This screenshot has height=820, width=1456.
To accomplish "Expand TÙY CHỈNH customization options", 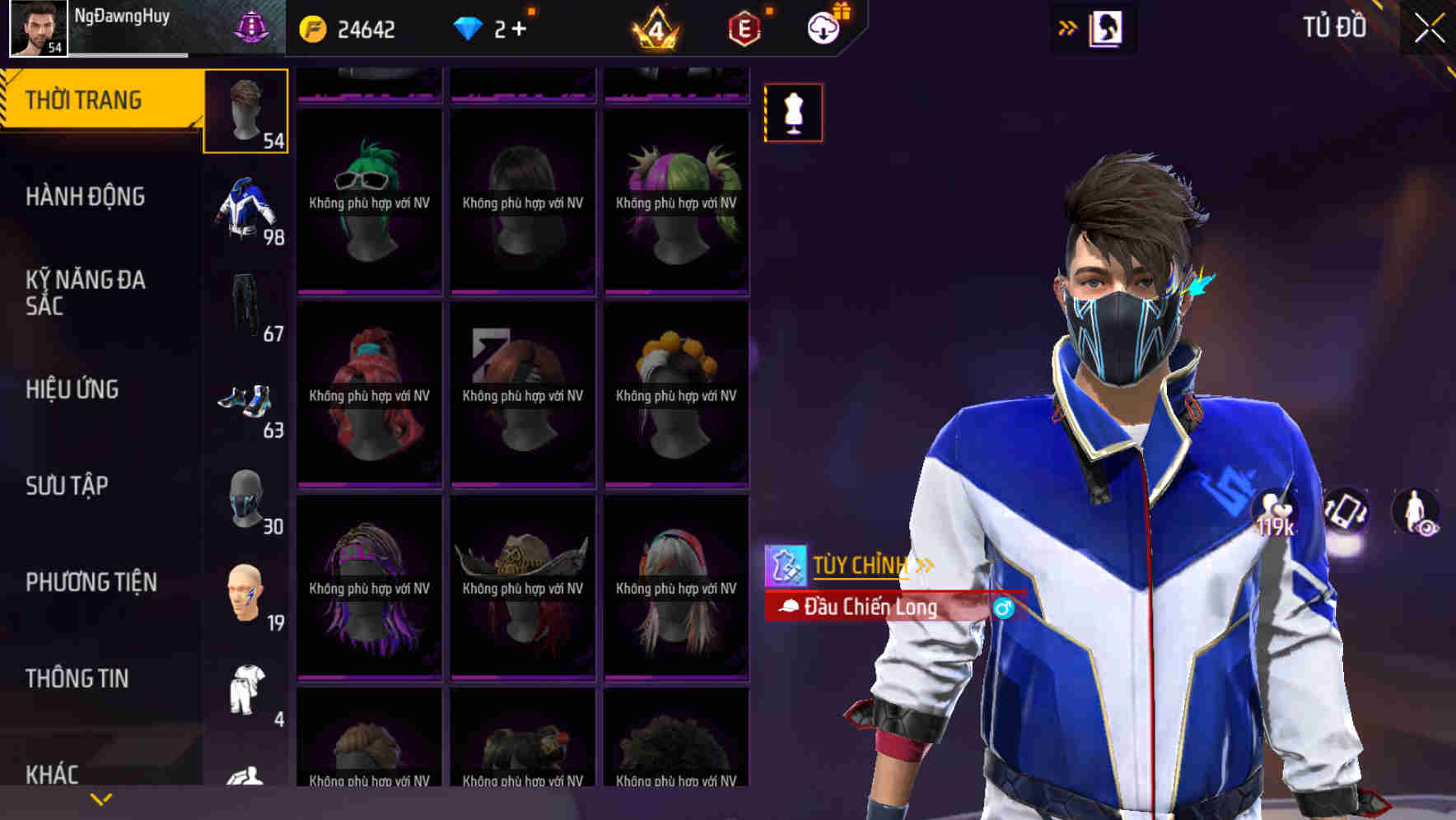I will [x=861, y=565].
